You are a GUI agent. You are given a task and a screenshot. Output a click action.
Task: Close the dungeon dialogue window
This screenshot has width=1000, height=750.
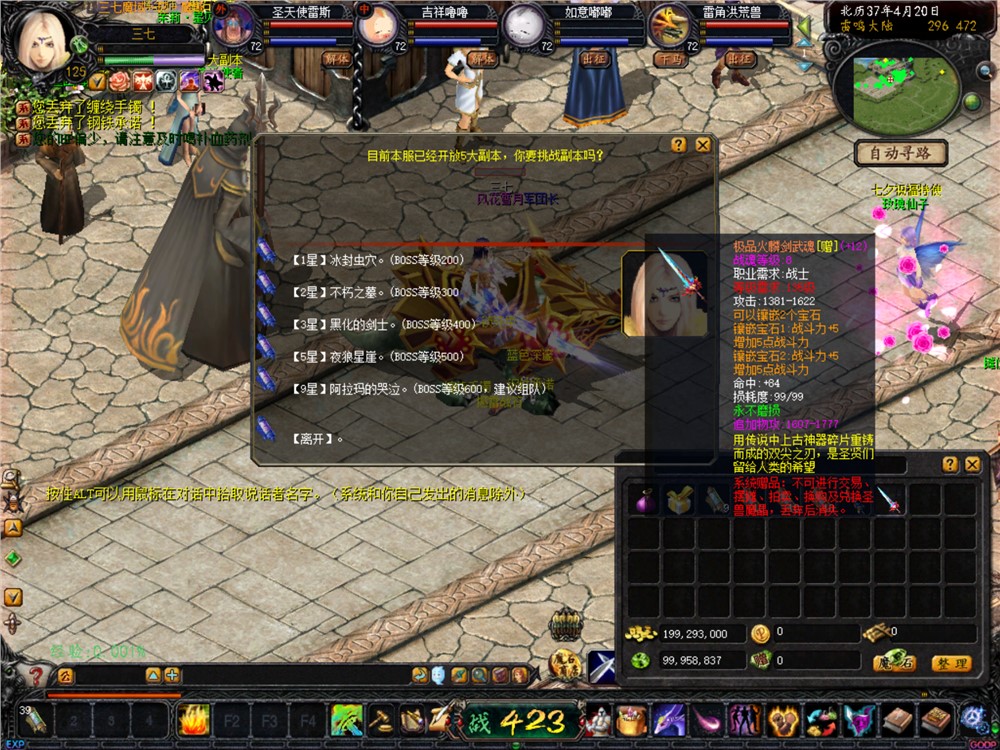pos(703,145)
